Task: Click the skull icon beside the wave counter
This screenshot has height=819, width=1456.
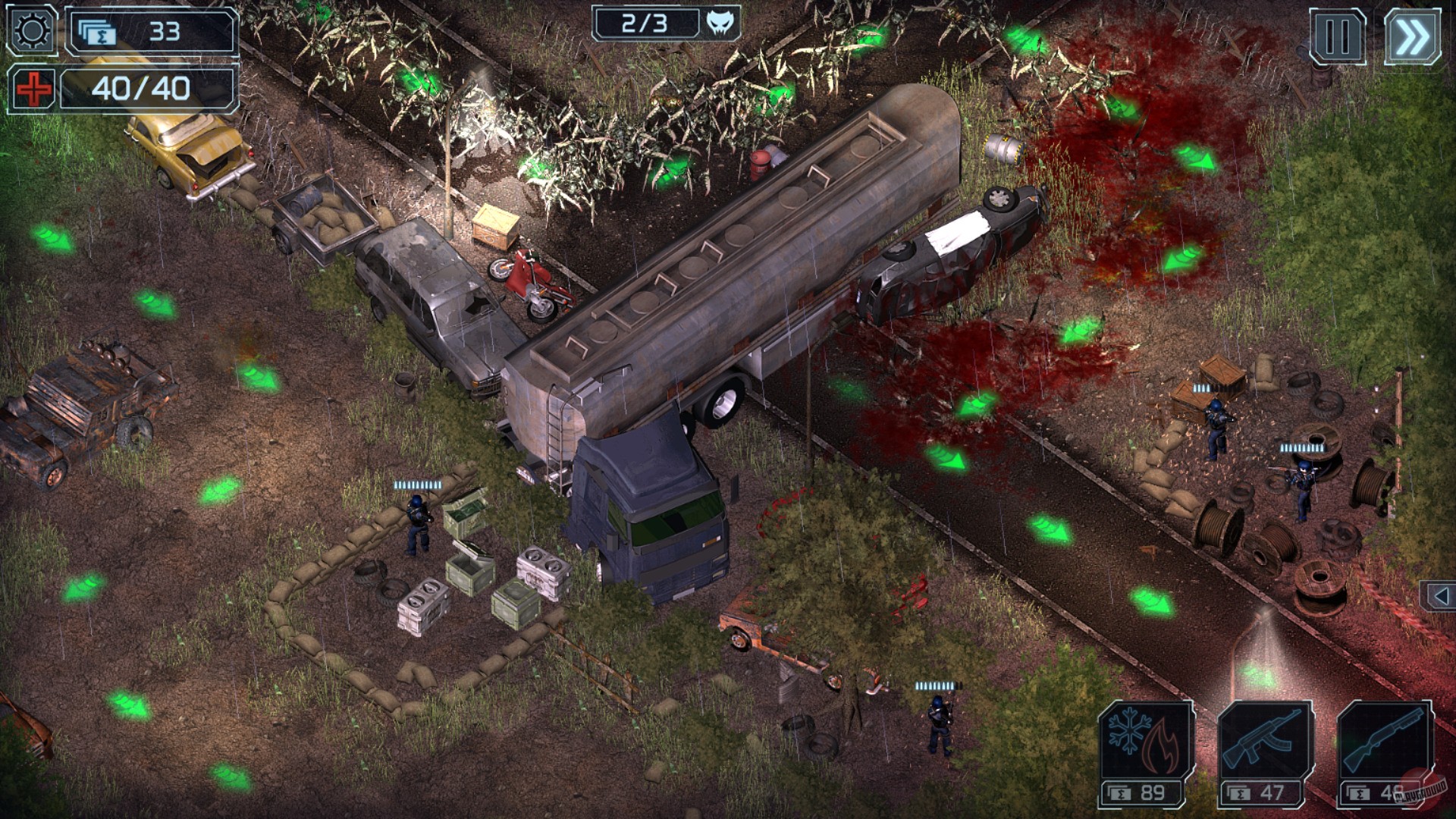Action: pyautogui.click(x=720, y=23)
